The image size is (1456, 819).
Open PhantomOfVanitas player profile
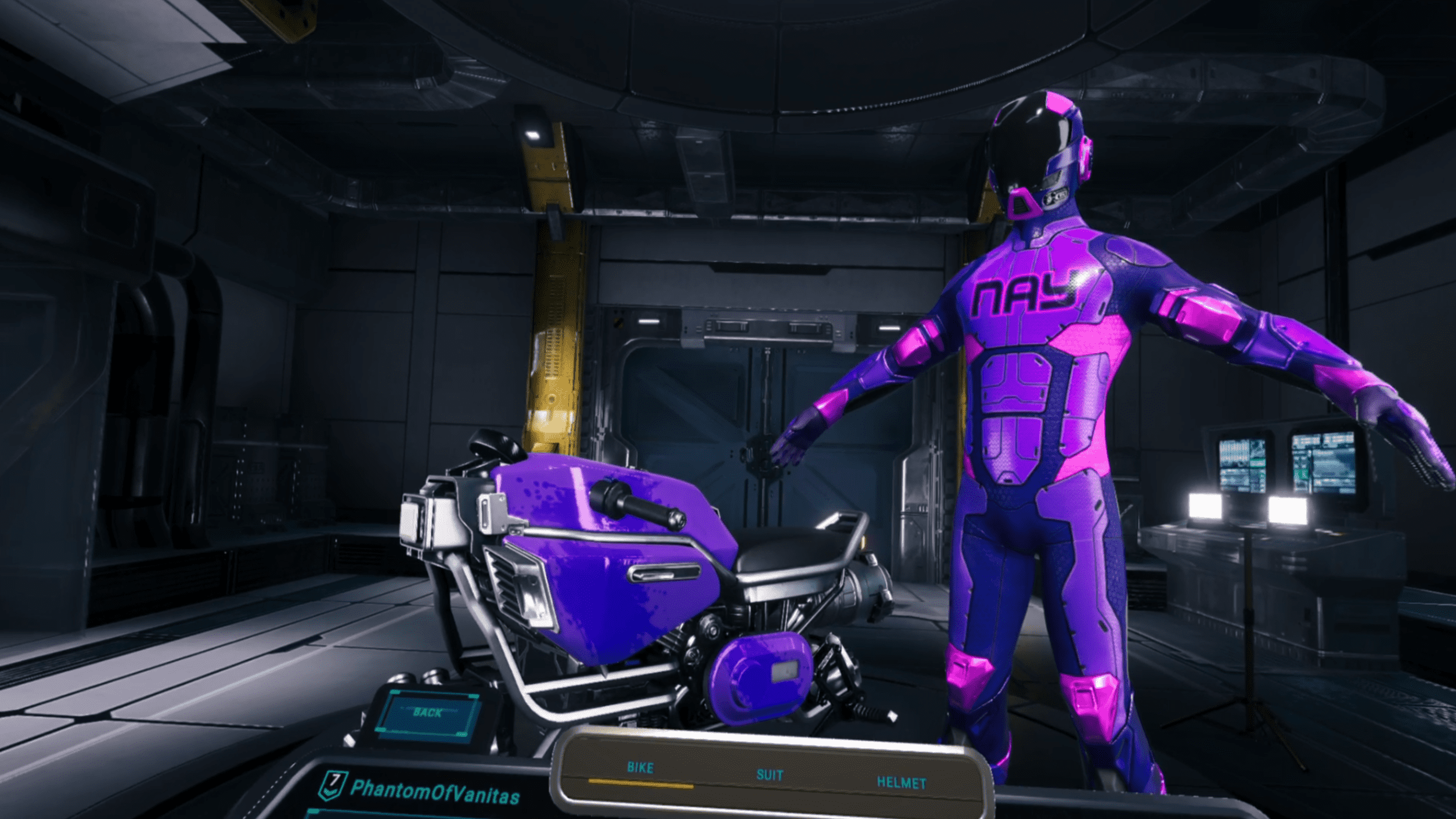tap(434, 792)
